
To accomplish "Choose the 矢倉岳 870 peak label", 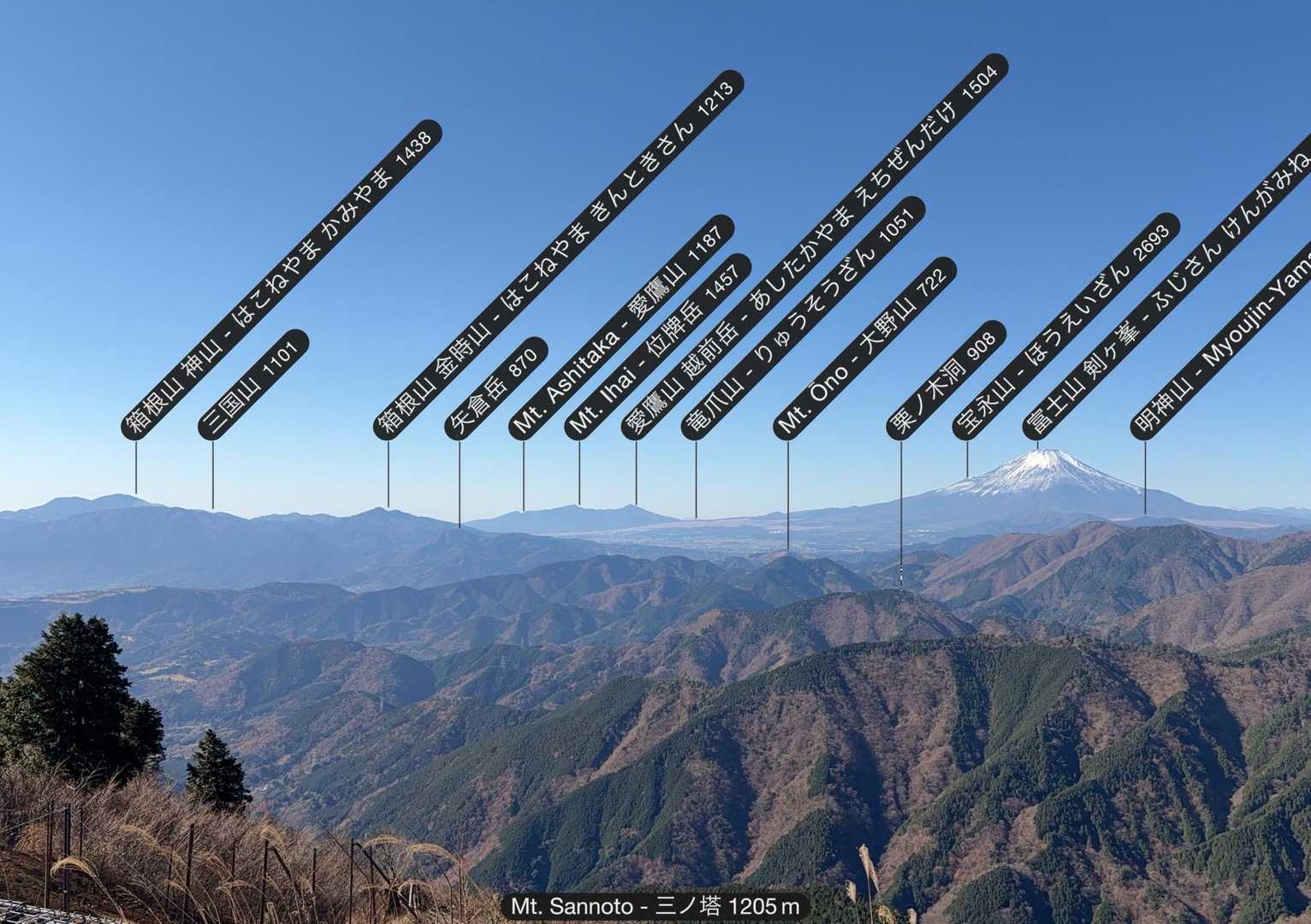I will click(x=496, y=388).
